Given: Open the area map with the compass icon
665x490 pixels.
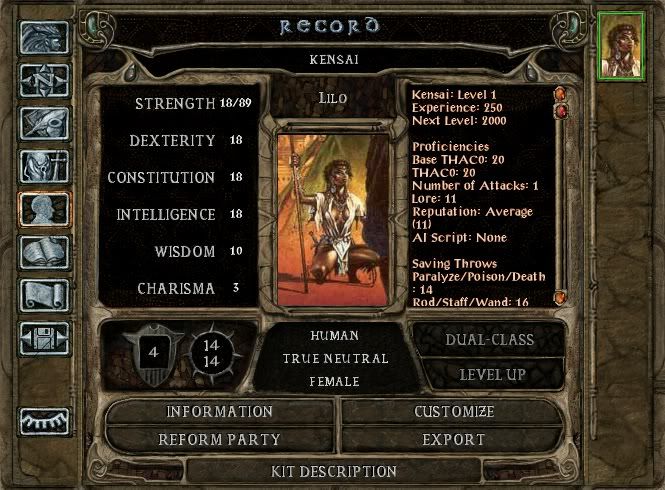Looking at the screenshot, I should tap(45, 81).
